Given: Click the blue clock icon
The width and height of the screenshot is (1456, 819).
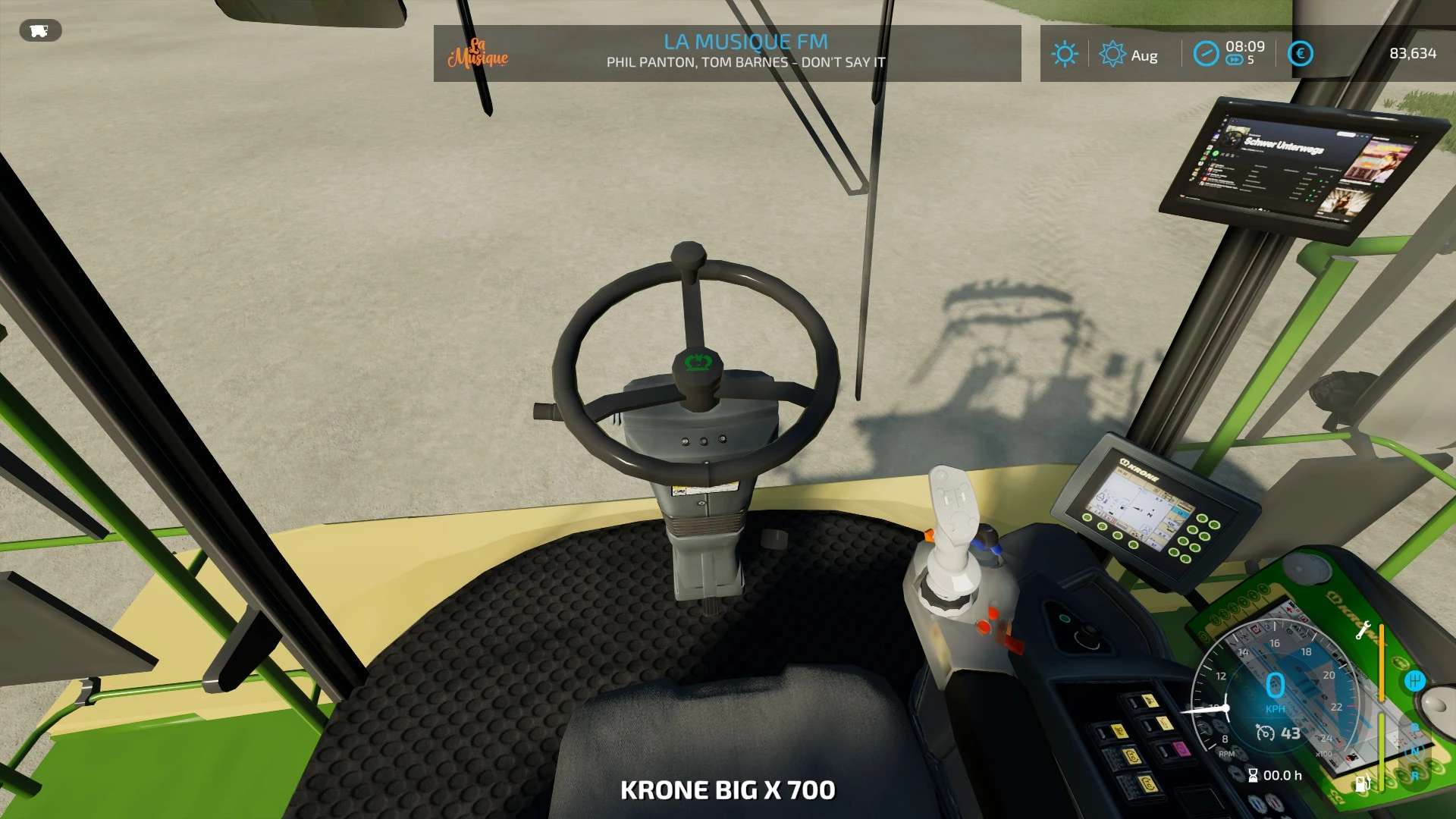Looking at the screenshot, I should 1206,54.
